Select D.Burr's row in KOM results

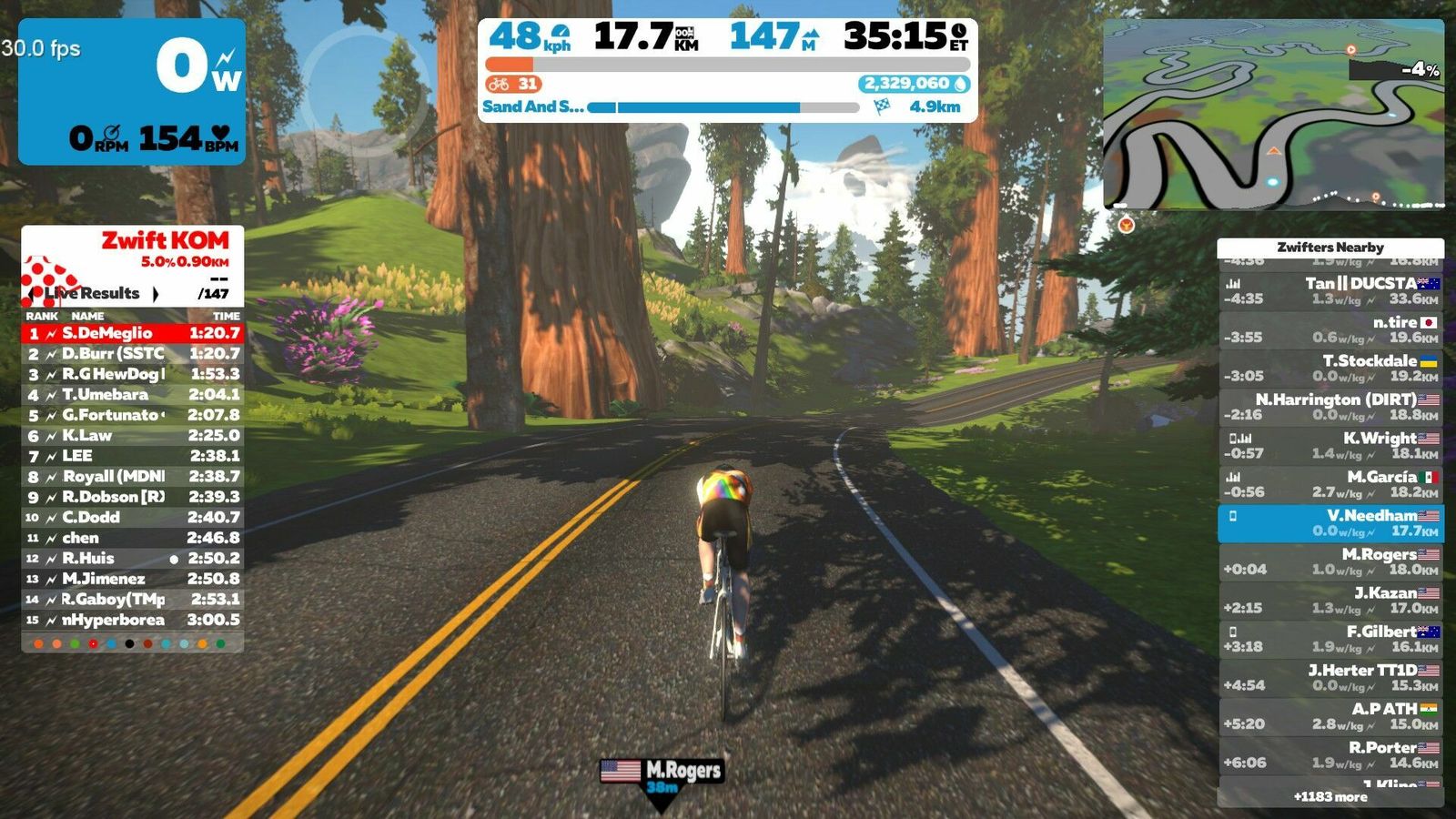point(133,353)
